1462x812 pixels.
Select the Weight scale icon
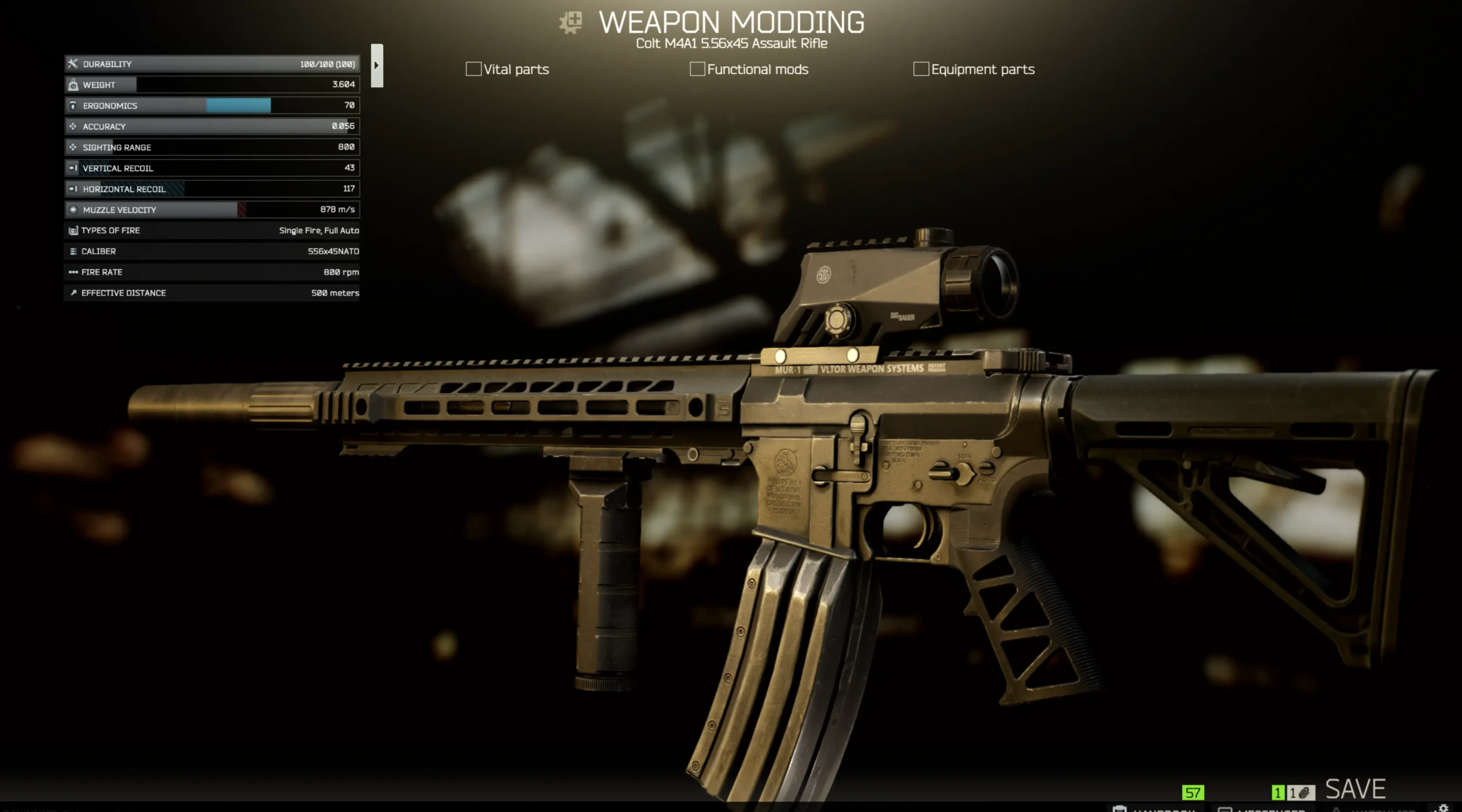pos(73,85)
